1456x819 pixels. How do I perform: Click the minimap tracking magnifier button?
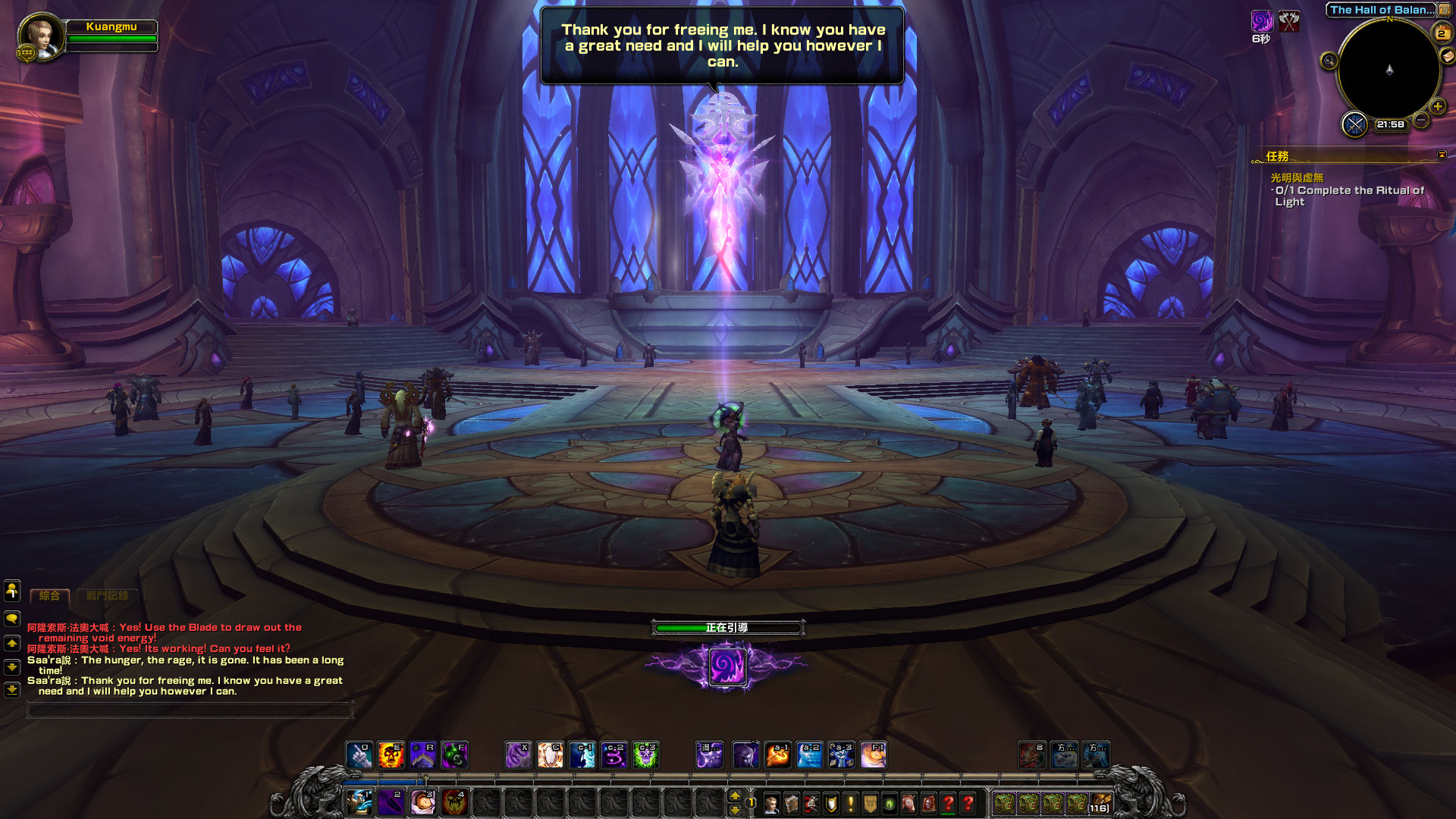(x=1329, y=61)
